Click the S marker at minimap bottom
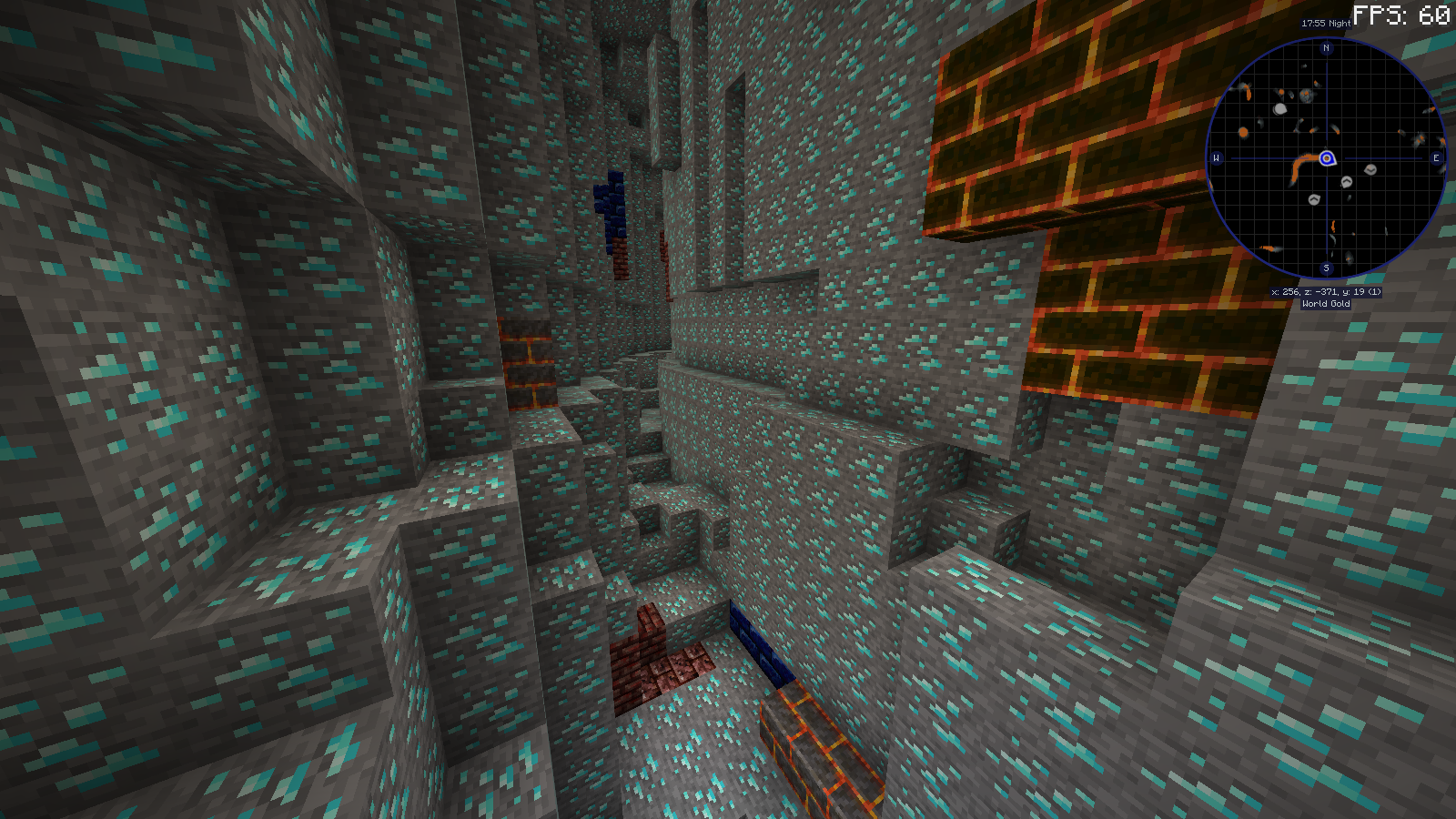 (1326, 268)
